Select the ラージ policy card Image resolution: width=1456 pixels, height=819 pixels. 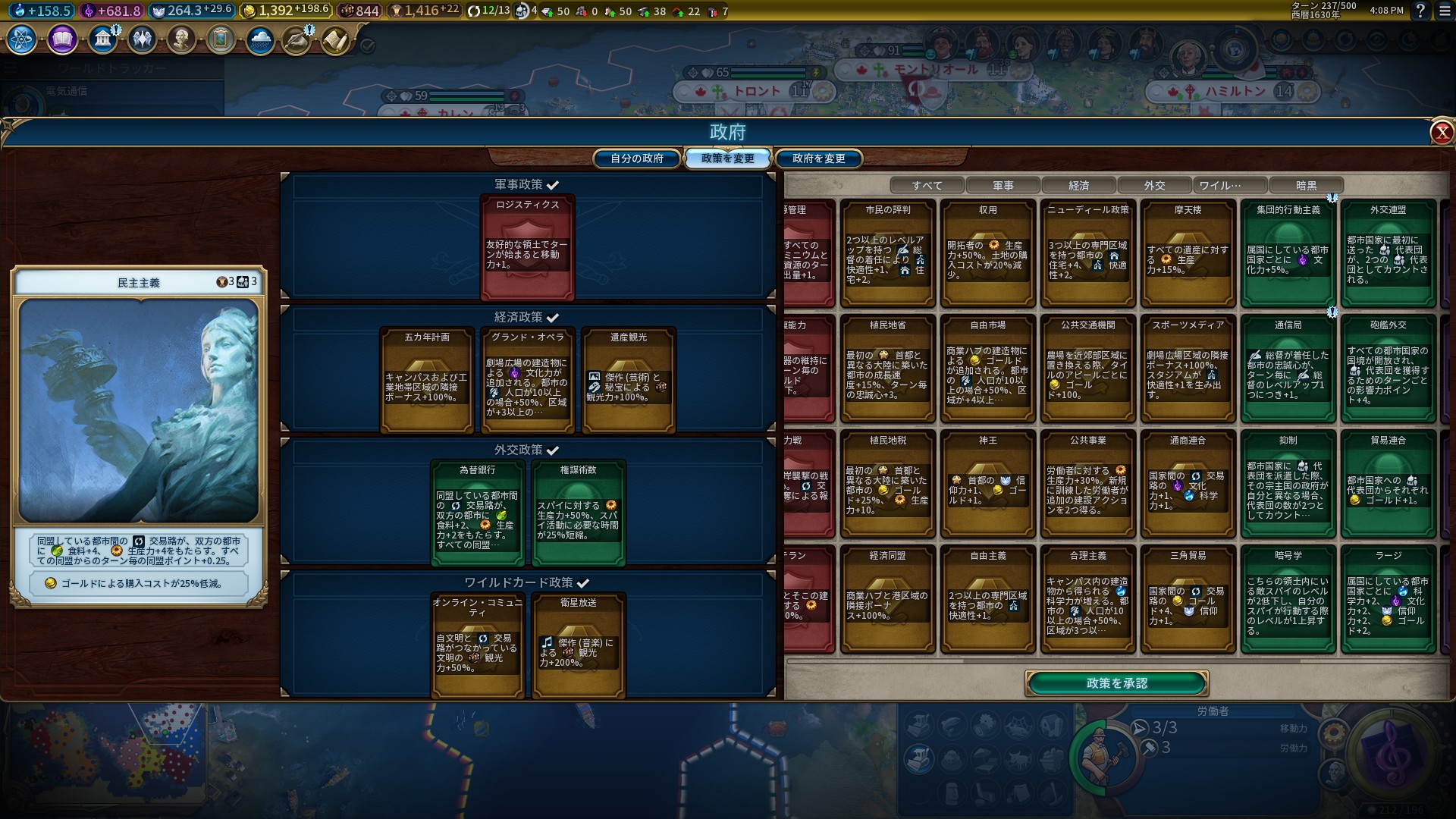(1388, 598)
